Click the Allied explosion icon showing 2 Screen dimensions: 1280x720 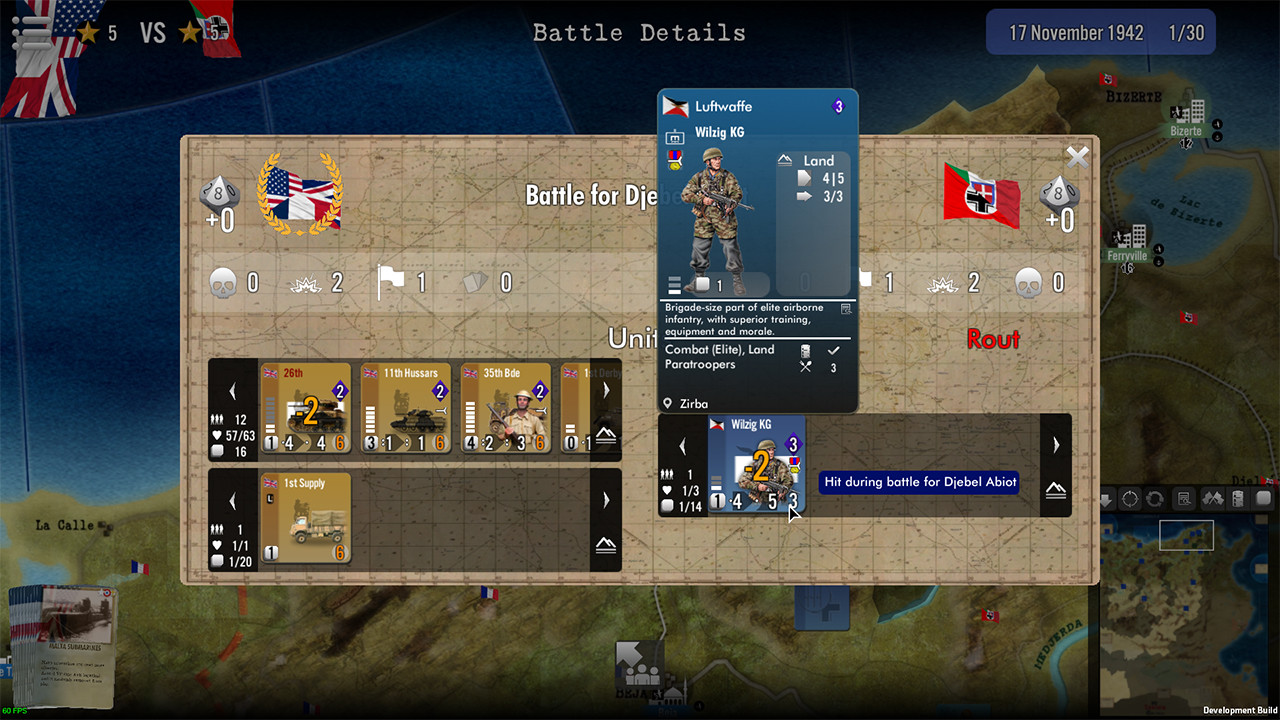pyautogui.click(x=305, y=283)
